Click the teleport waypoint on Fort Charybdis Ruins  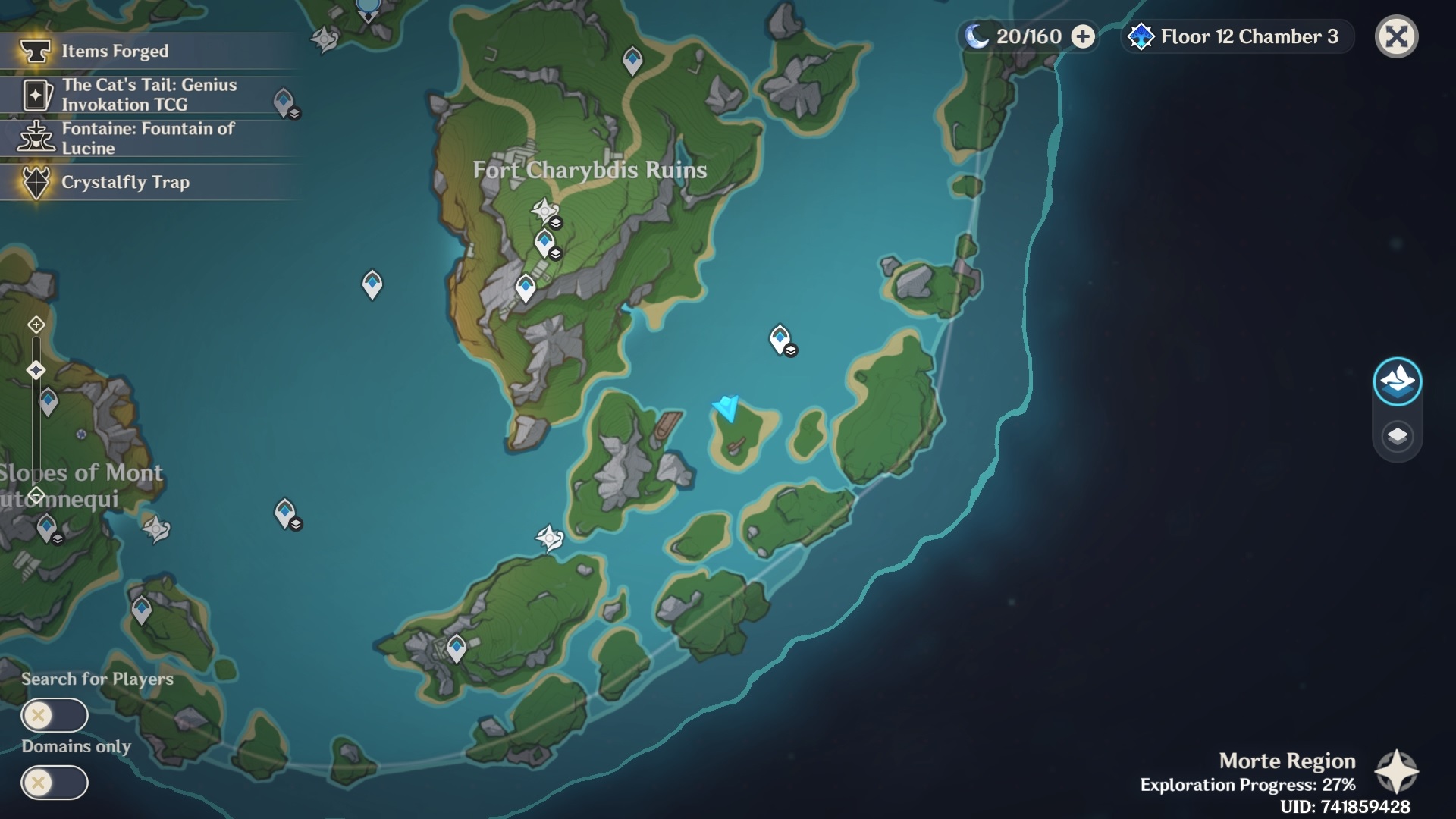click(544, 241)
